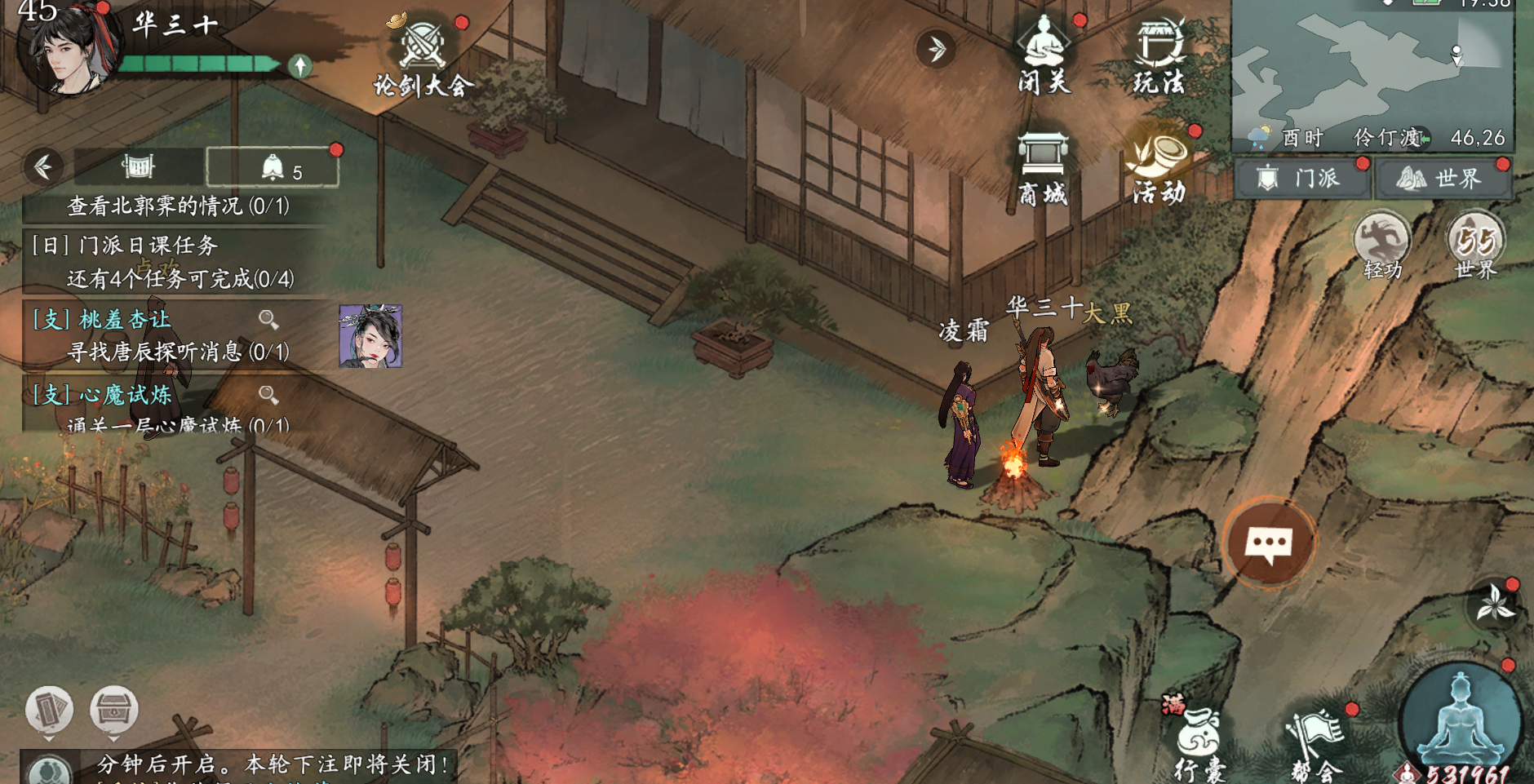
Task: Open the treasure chest icon
Action: (113, 710)
